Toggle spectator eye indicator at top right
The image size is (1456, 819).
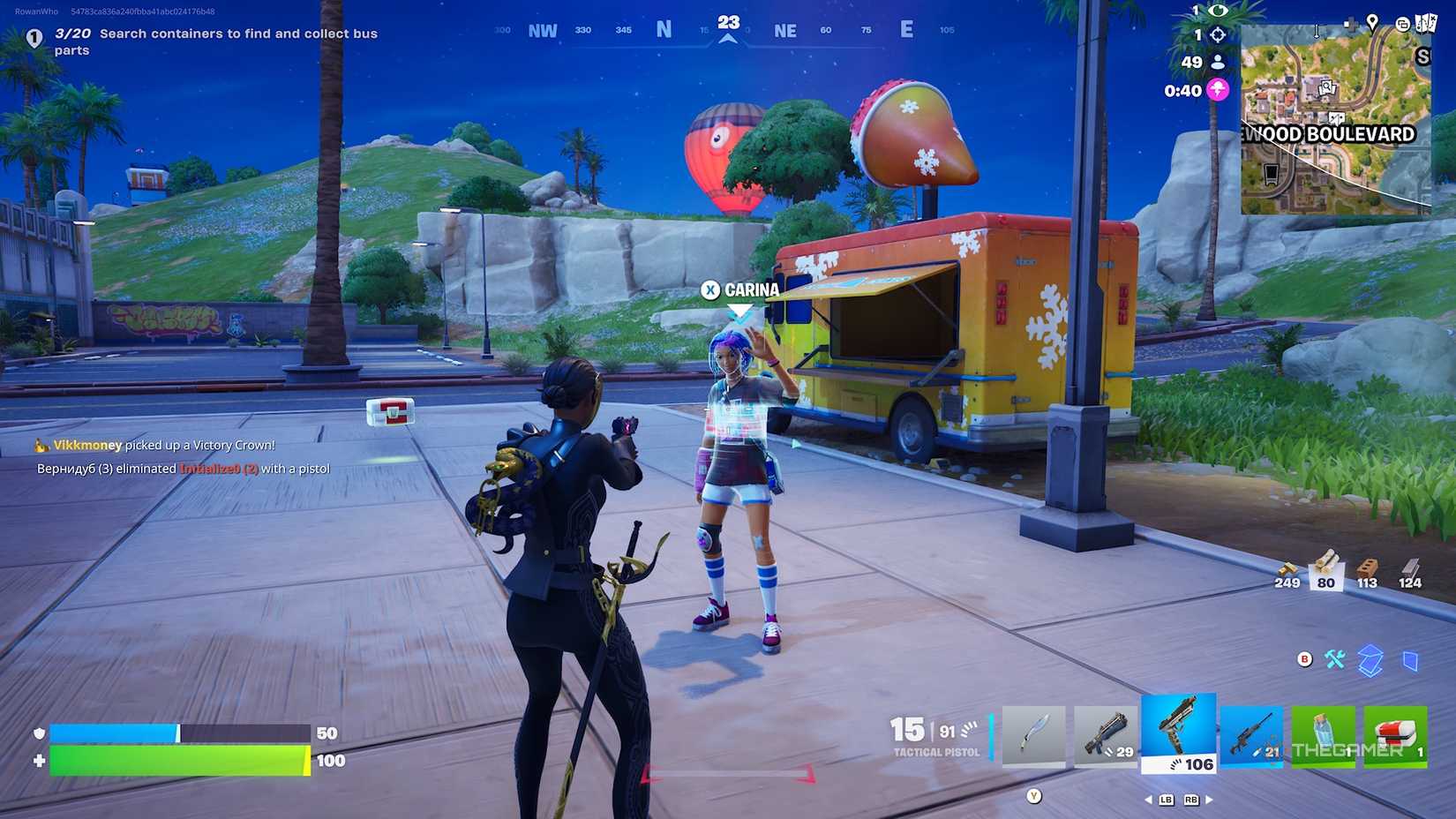[1218, 11]
